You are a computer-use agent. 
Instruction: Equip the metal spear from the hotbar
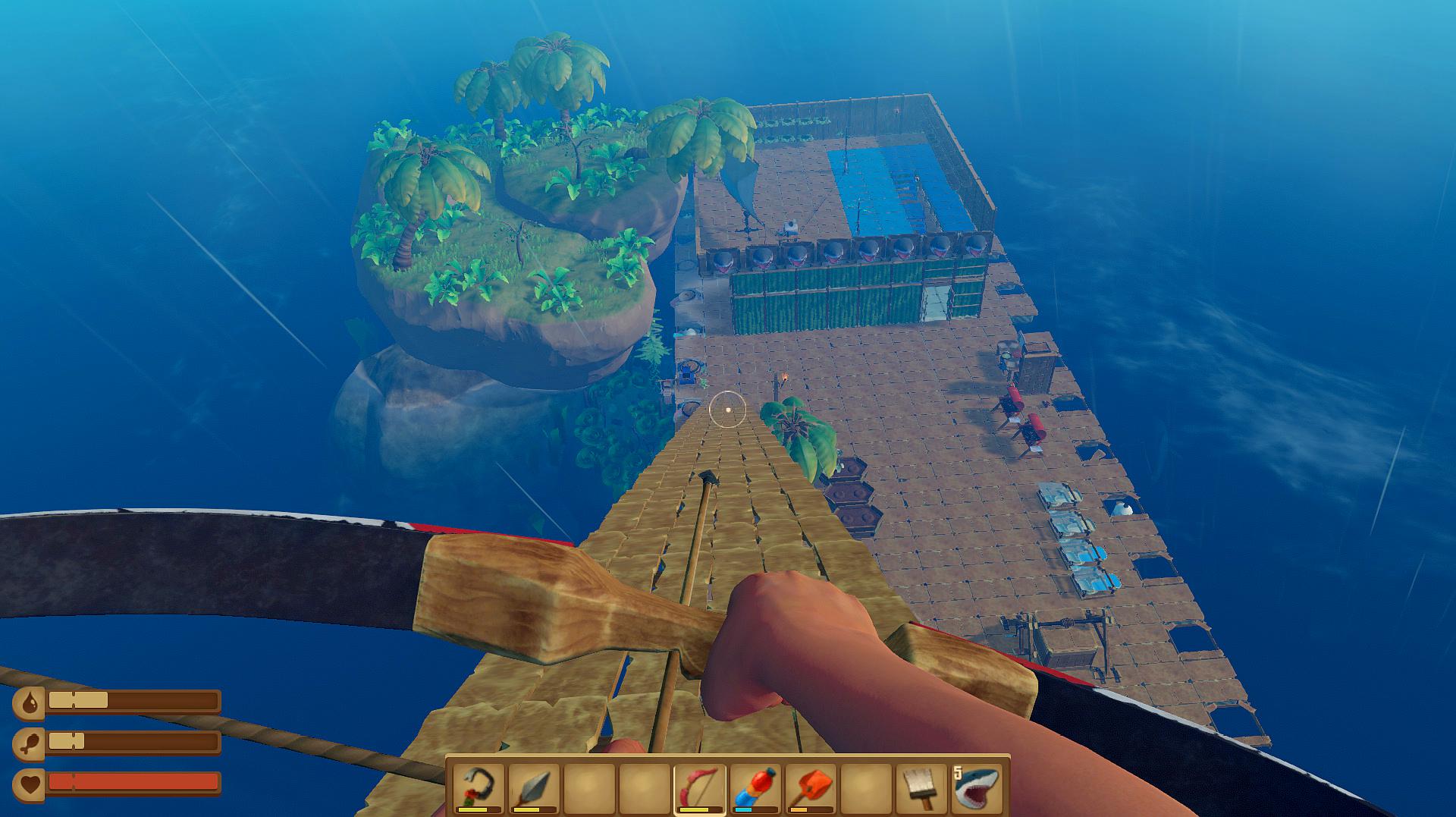(534, 788)
